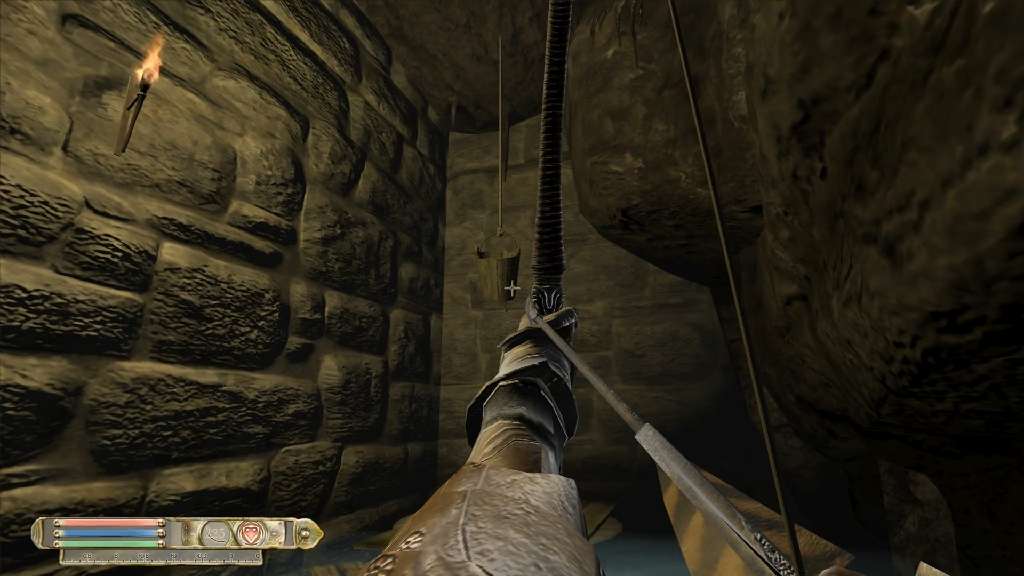Viewport: 1024px width, 576px height.
Task: Select the equipped bow weapon icon
Action: (x=217, y=533)
